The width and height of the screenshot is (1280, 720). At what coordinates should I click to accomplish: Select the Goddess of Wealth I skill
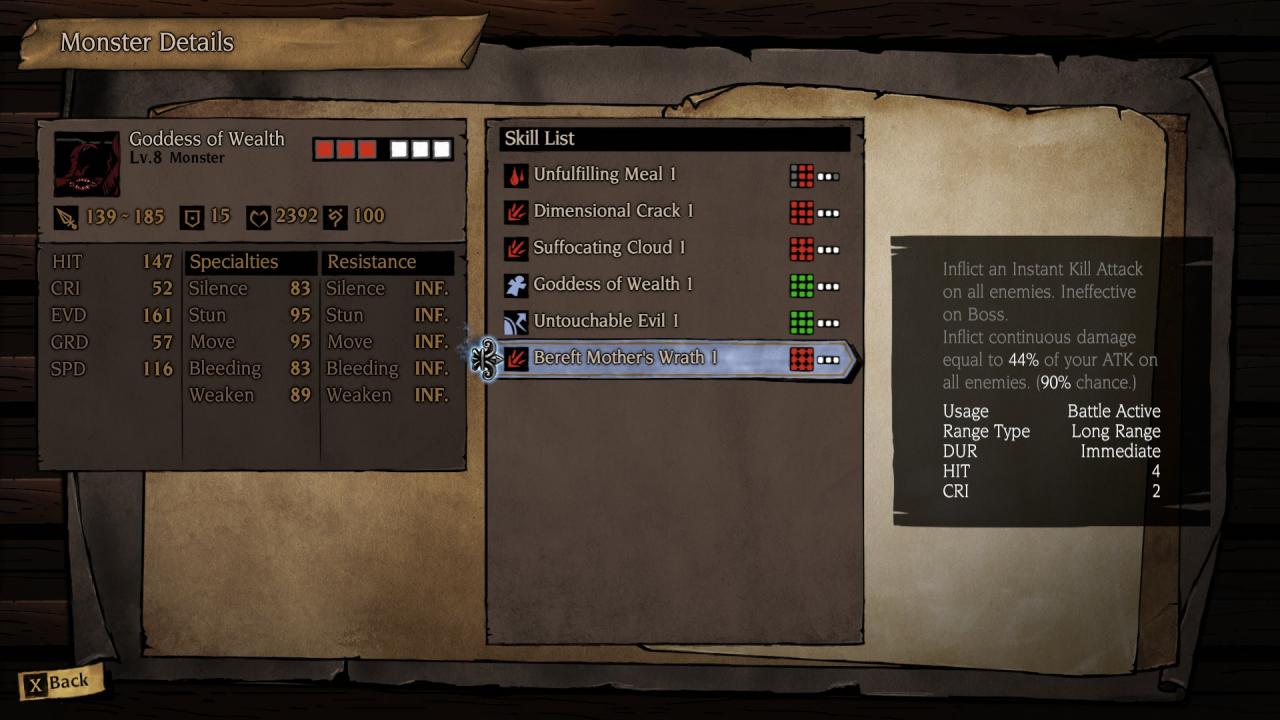613,285
